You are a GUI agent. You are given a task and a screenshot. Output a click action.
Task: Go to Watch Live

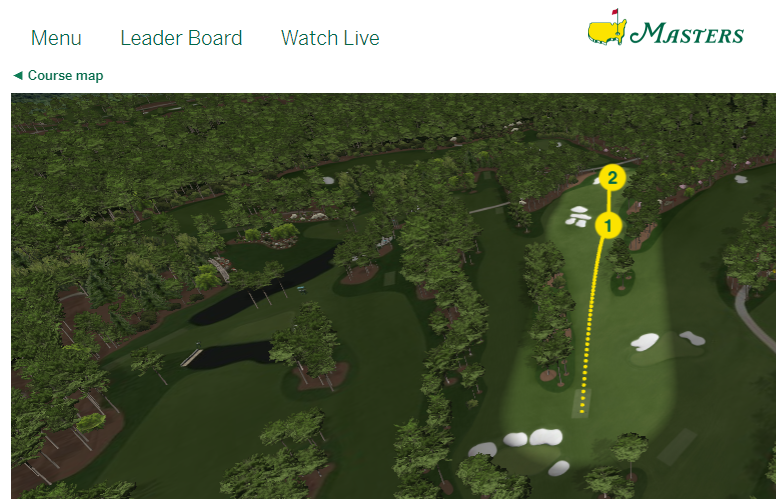pyautogui.click(x=330, y=39)
